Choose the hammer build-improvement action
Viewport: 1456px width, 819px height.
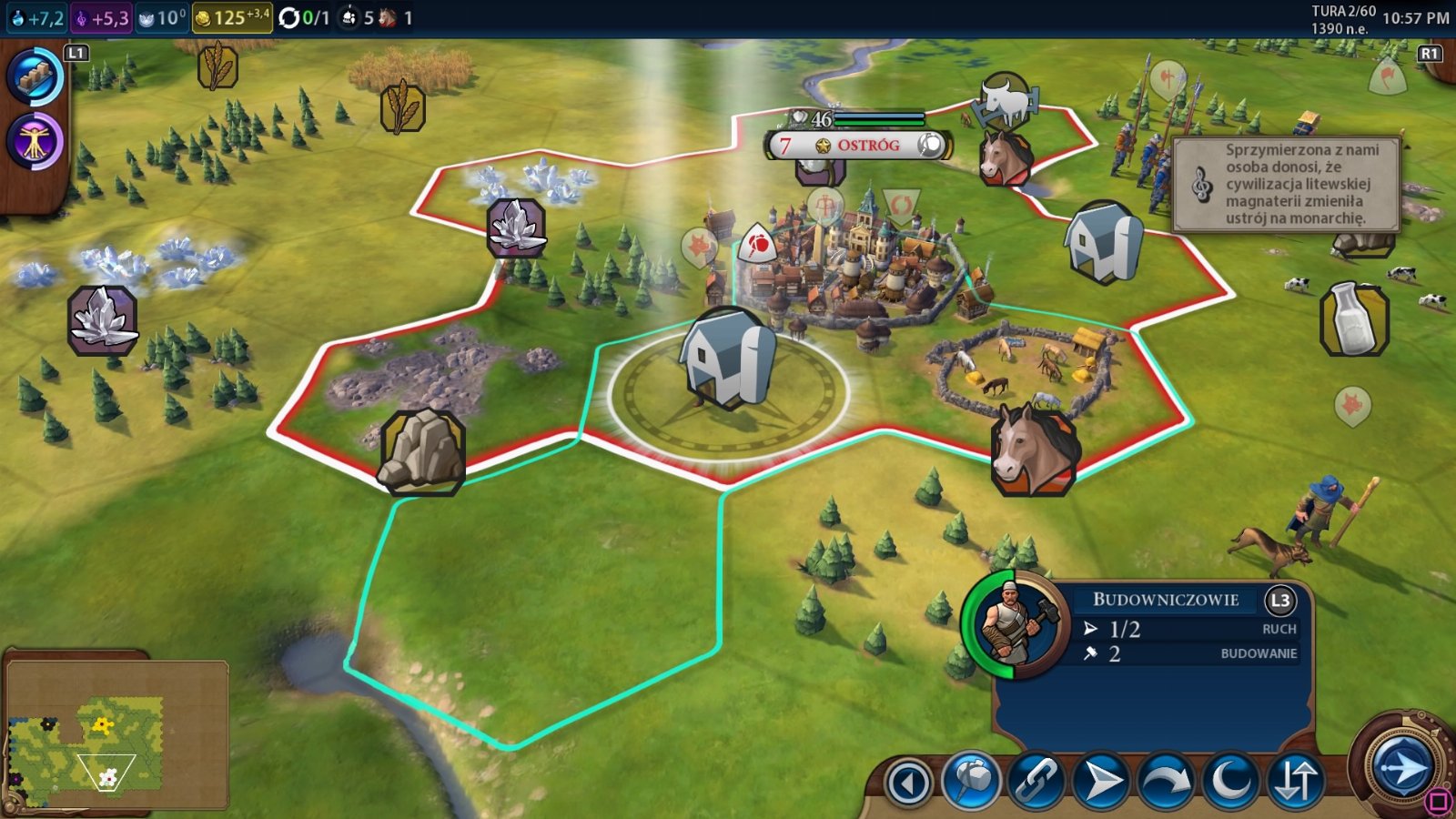pyautogui.click(x=971, y=781)
